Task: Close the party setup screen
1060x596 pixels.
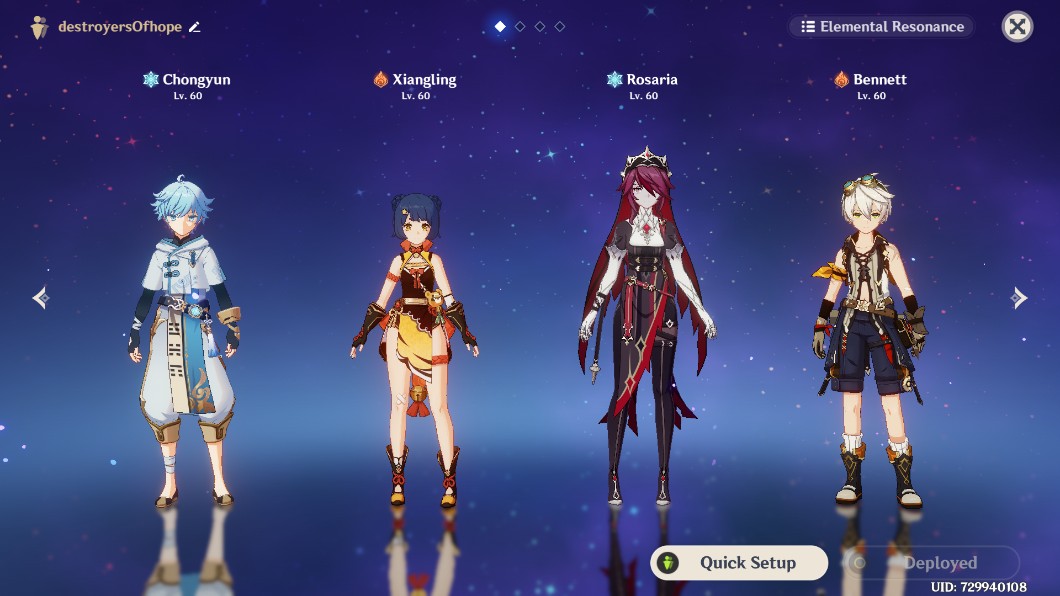Action: click(x=1017, y=27)
